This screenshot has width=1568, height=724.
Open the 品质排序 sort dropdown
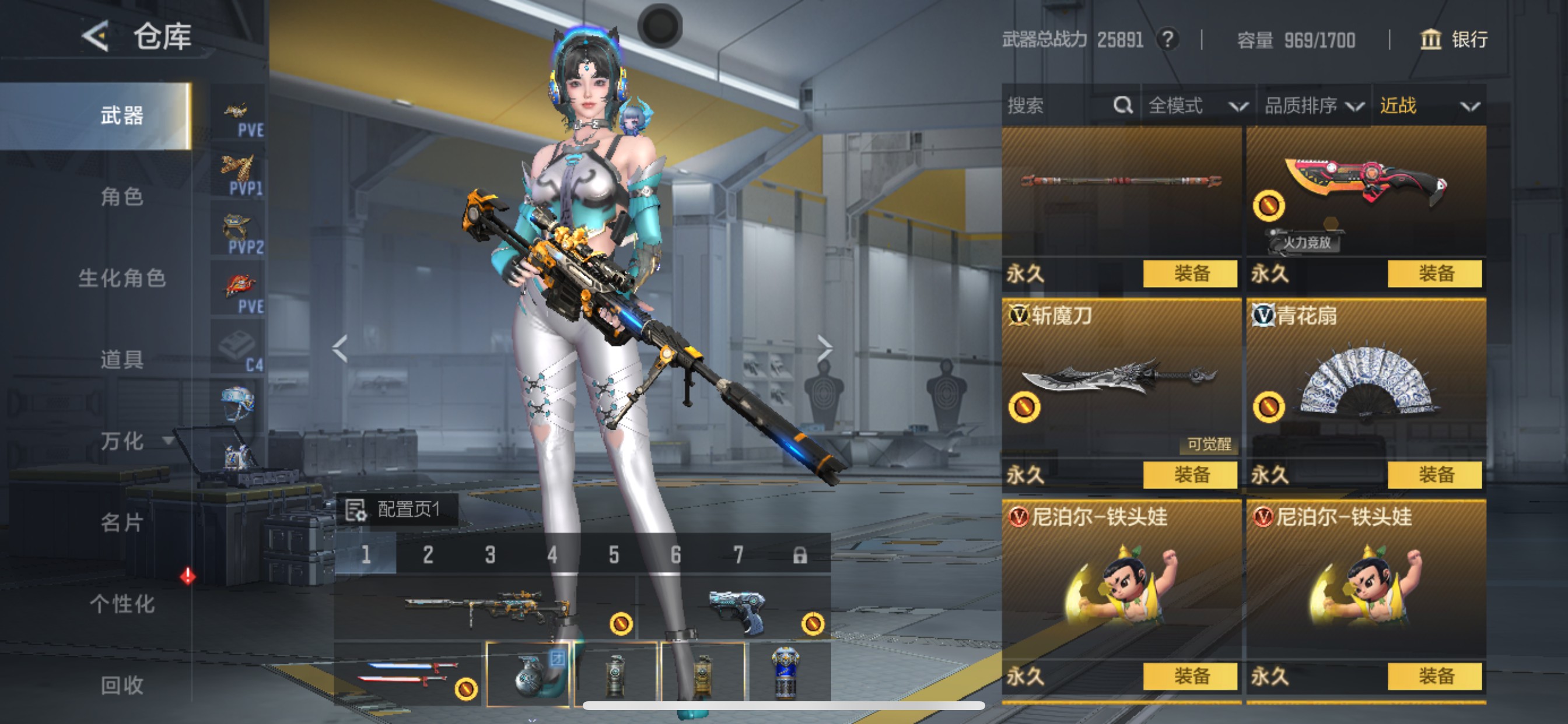tap(1313, 106)
